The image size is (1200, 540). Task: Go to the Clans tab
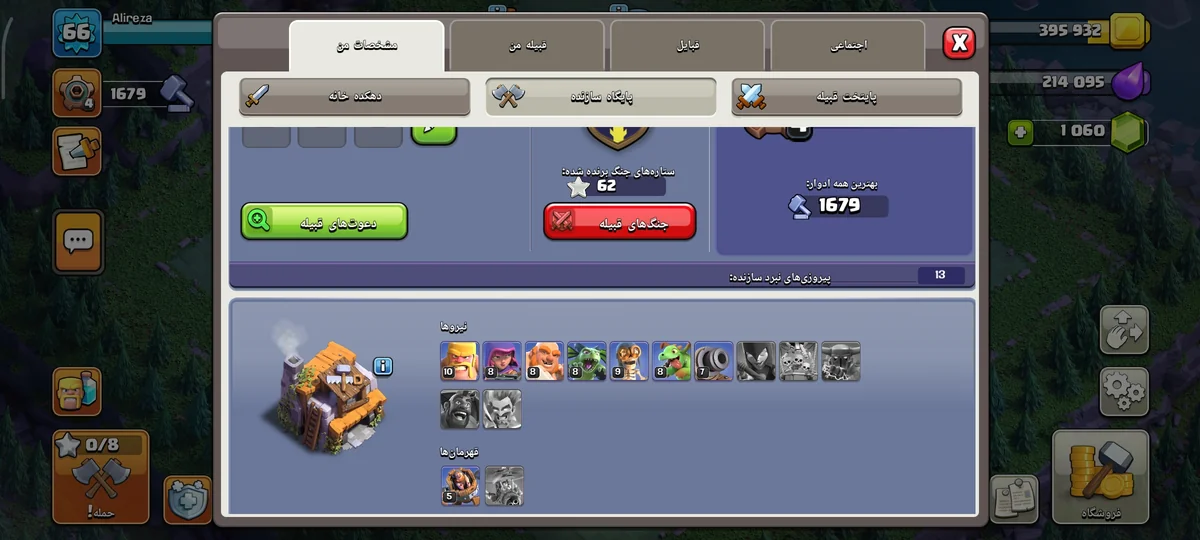coord(687,46)
